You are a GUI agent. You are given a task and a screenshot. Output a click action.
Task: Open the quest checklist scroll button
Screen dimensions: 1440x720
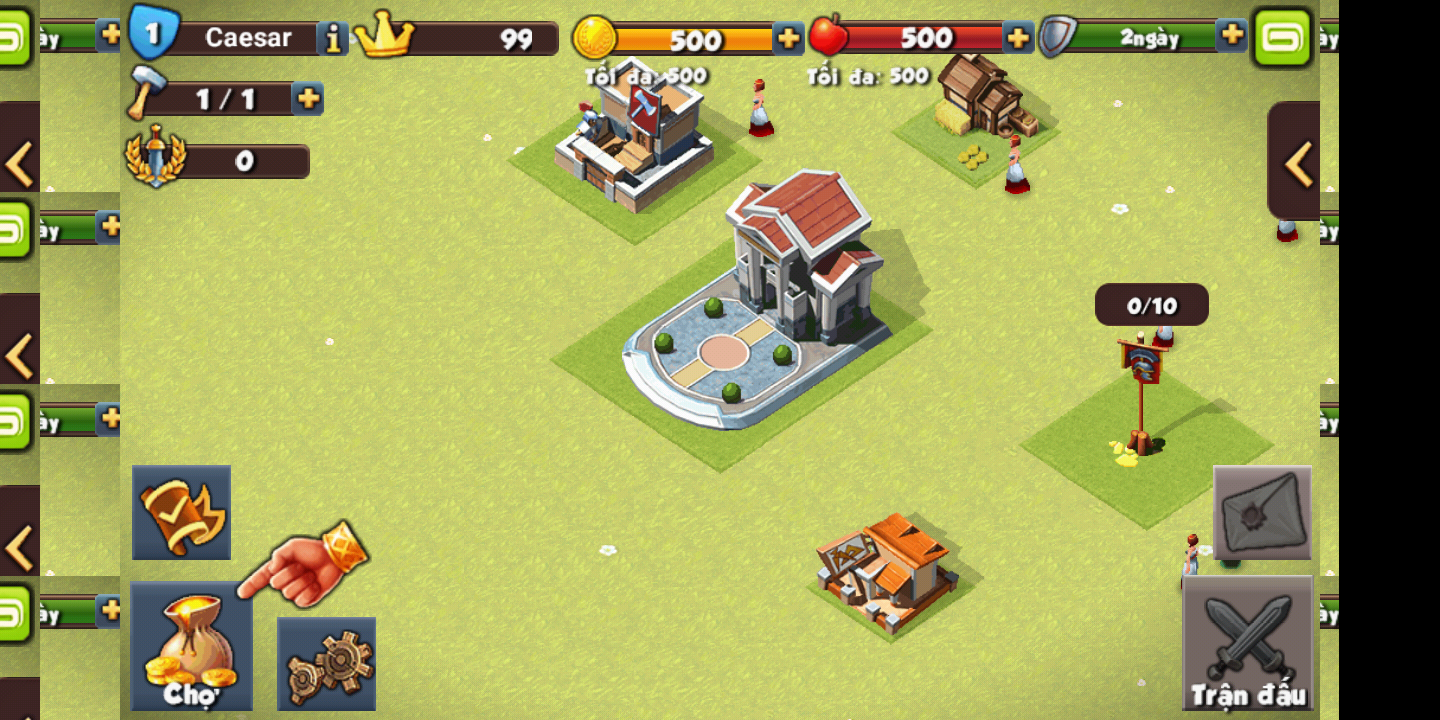(x=182, y=512)
